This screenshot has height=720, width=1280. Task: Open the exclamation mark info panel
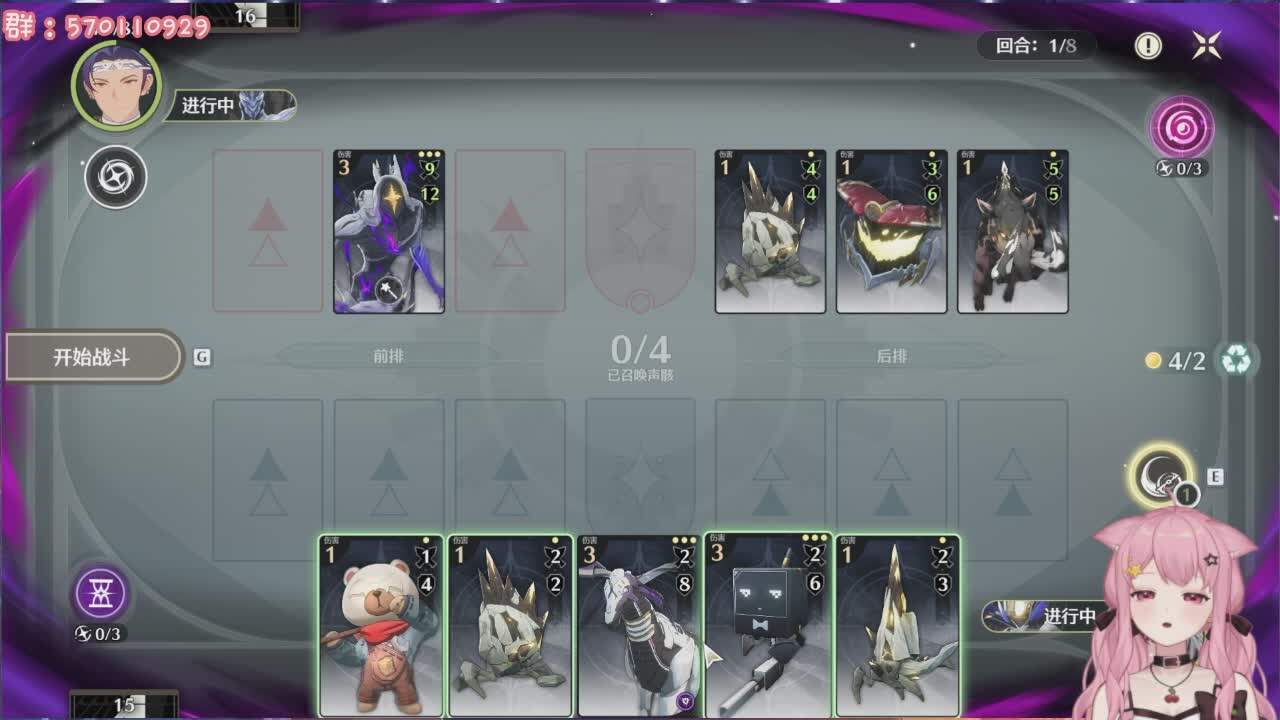click(x=1148, y=45)
